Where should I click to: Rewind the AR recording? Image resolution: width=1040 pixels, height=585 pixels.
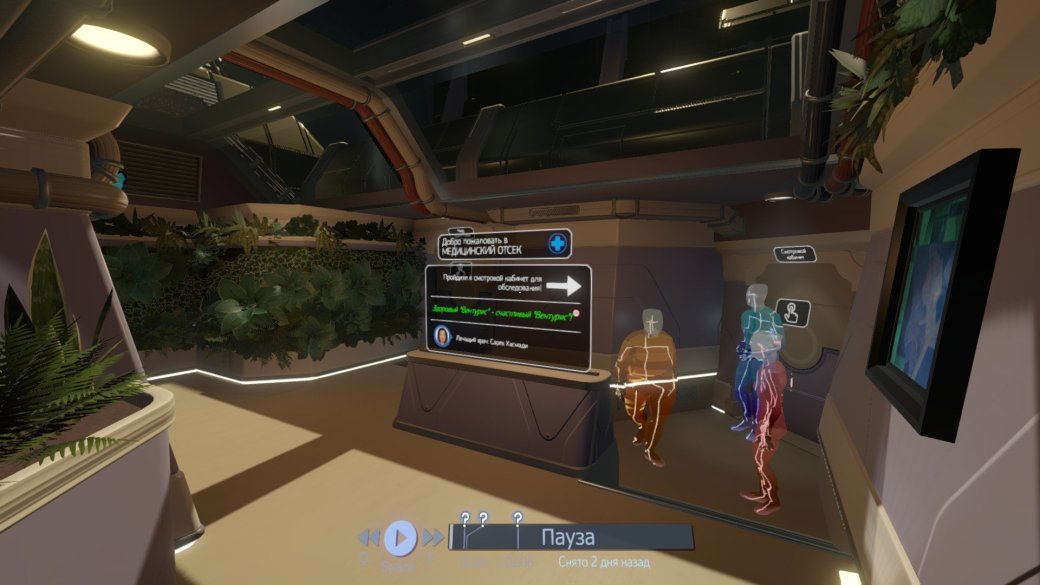[369, 538]
